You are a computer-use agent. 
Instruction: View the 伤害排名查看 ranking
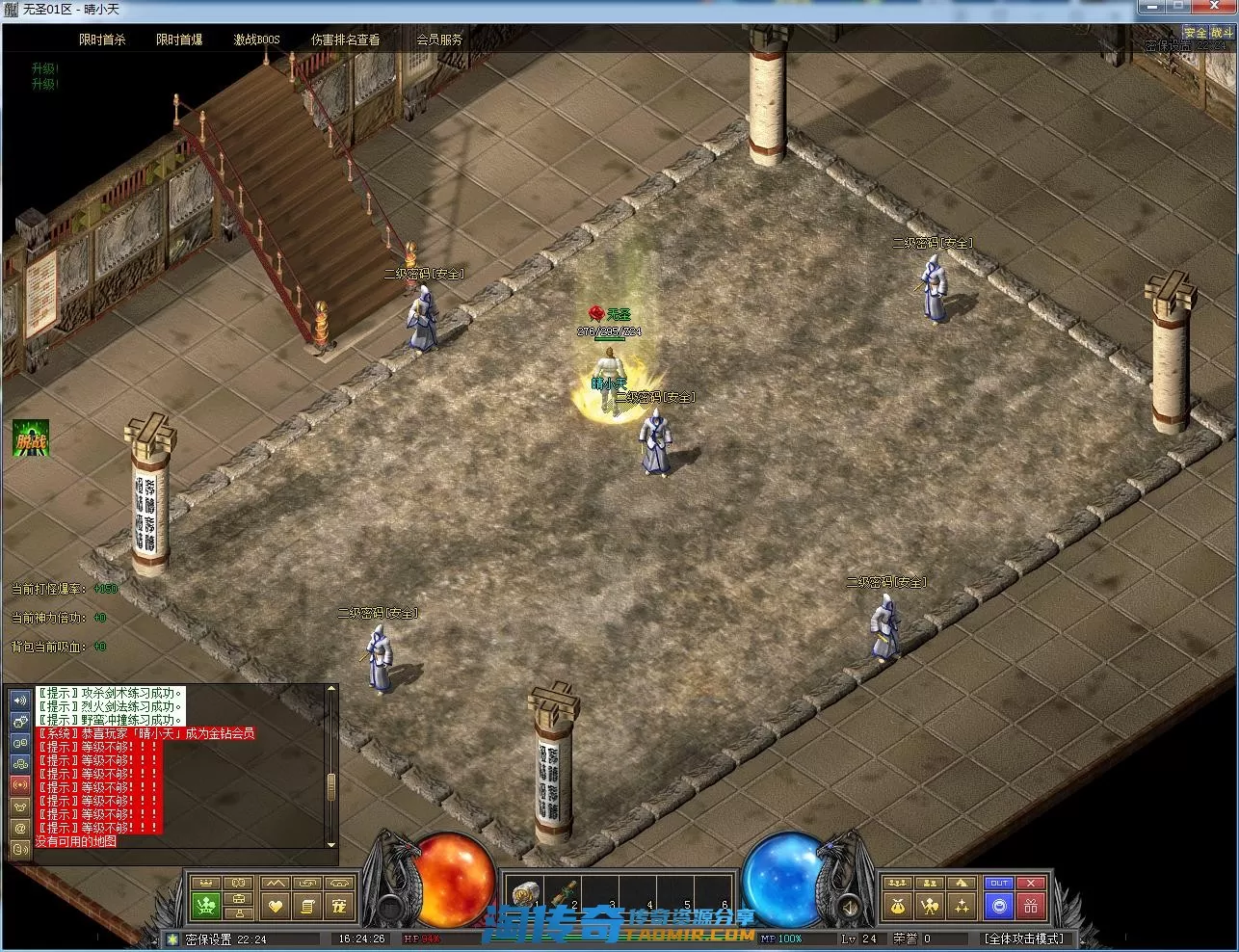click(x=345, y=40)
